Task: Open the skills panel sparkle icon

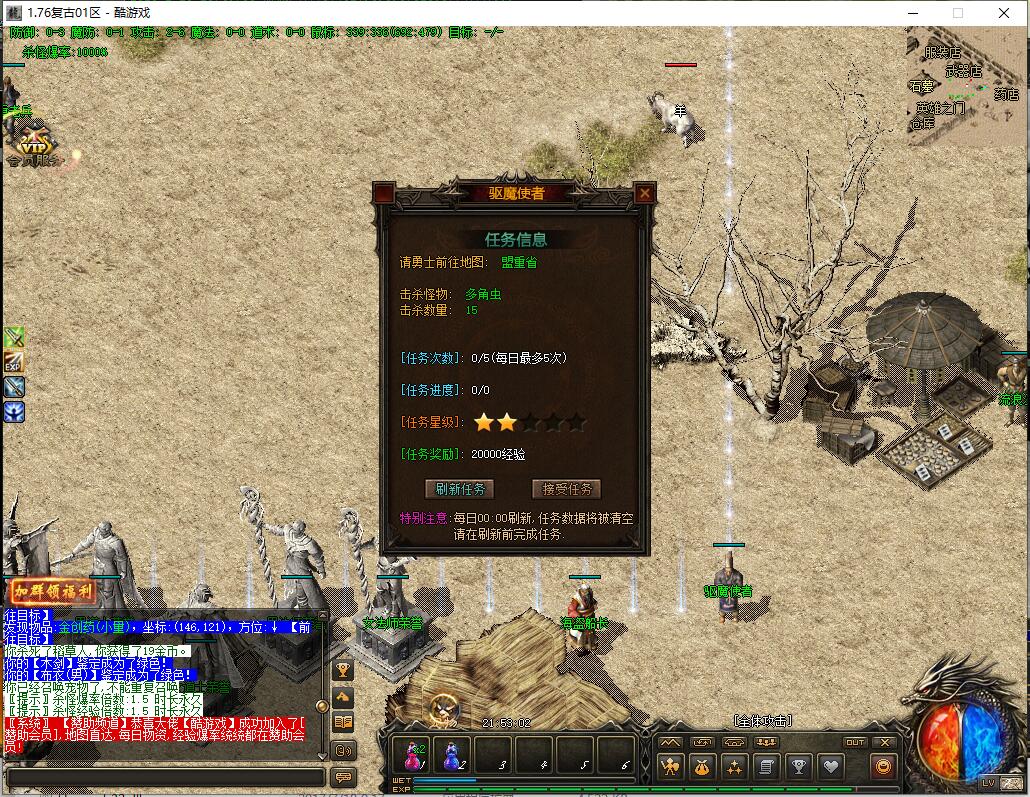Action: pos(734,767)
